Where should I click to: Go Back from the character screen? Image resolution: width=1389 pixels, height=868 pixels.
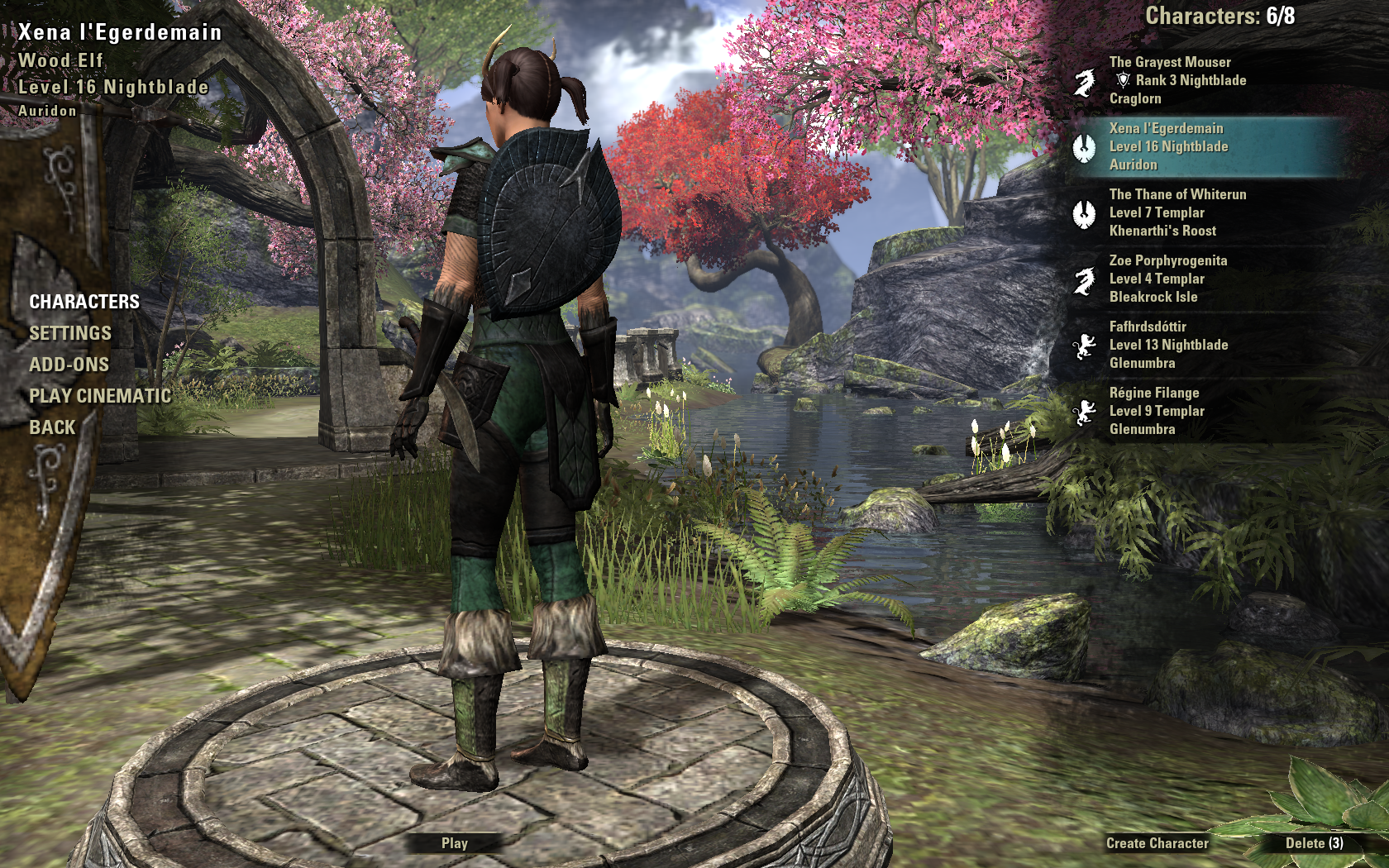[52, 427]
